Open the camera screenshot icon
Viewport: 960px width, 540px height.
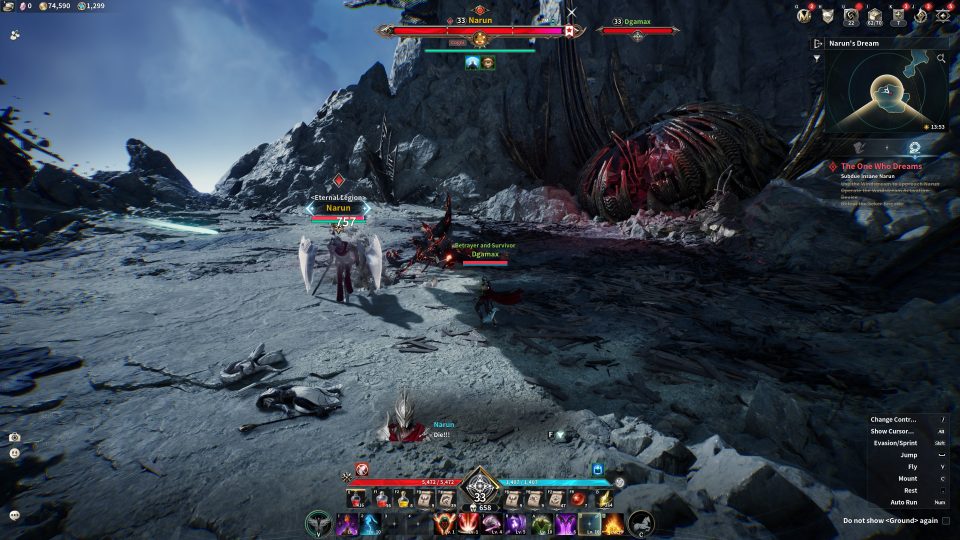coord(15,437)
